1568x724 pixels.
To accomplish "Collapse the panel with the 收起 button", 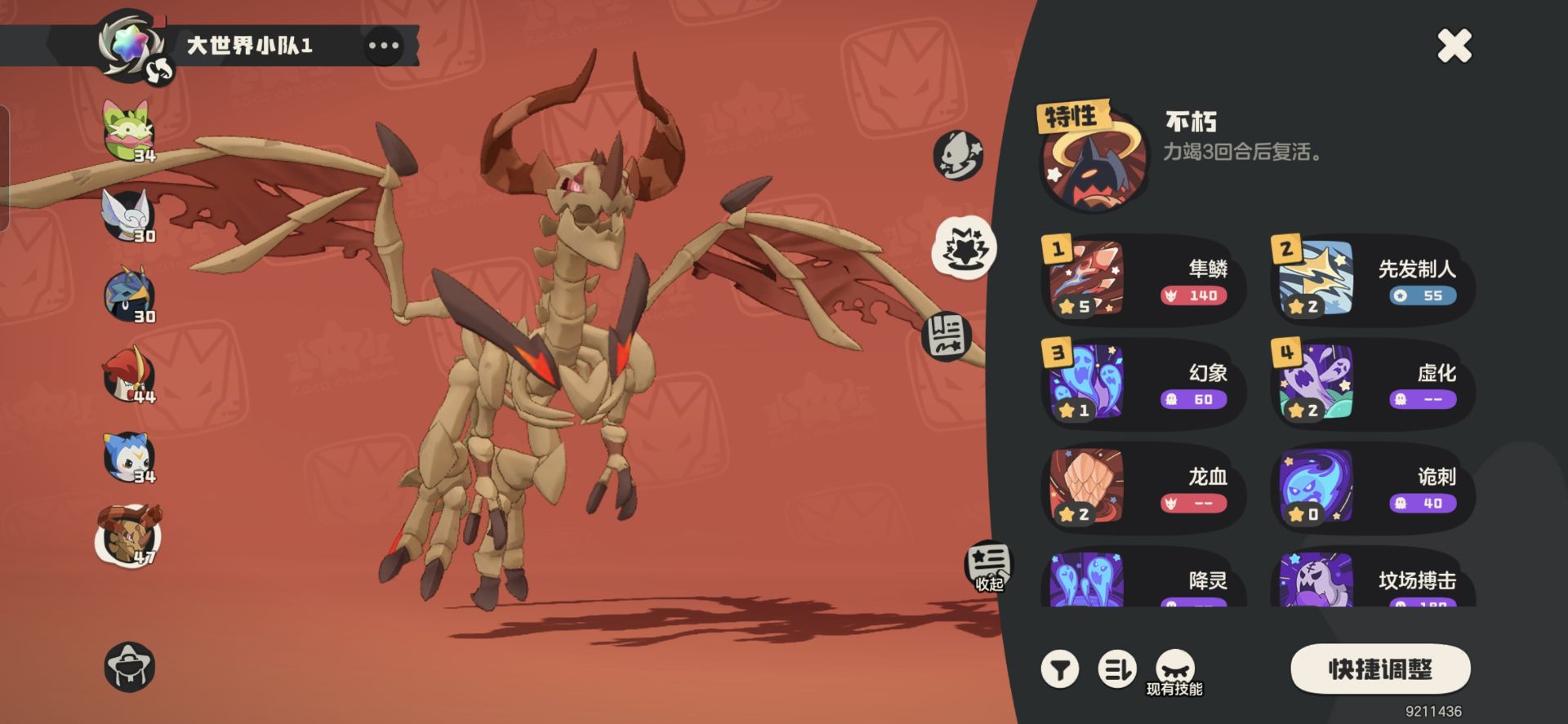I will point(989,566).
